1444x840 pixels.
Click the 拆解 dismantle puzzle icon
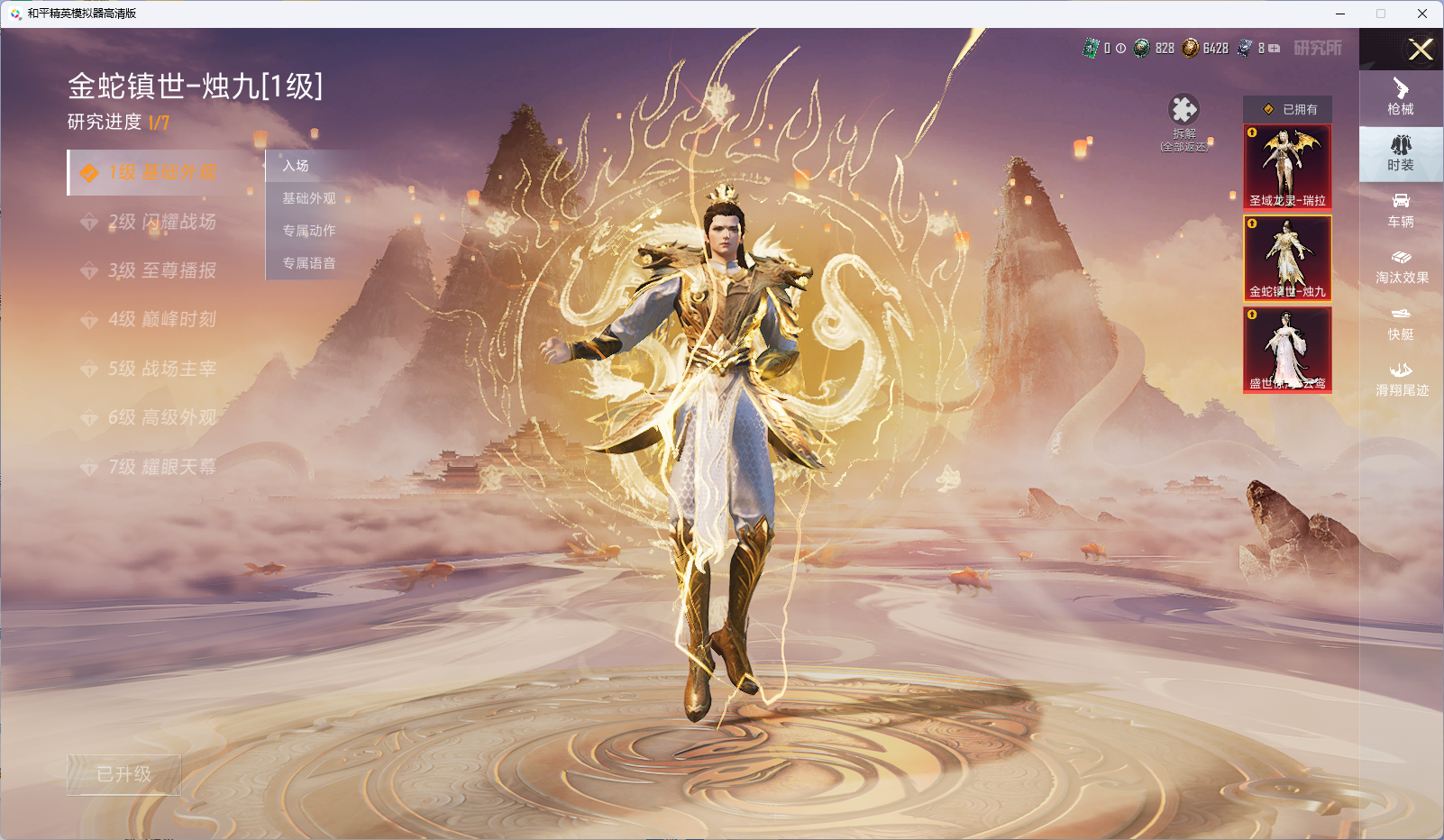[1184, 111]
